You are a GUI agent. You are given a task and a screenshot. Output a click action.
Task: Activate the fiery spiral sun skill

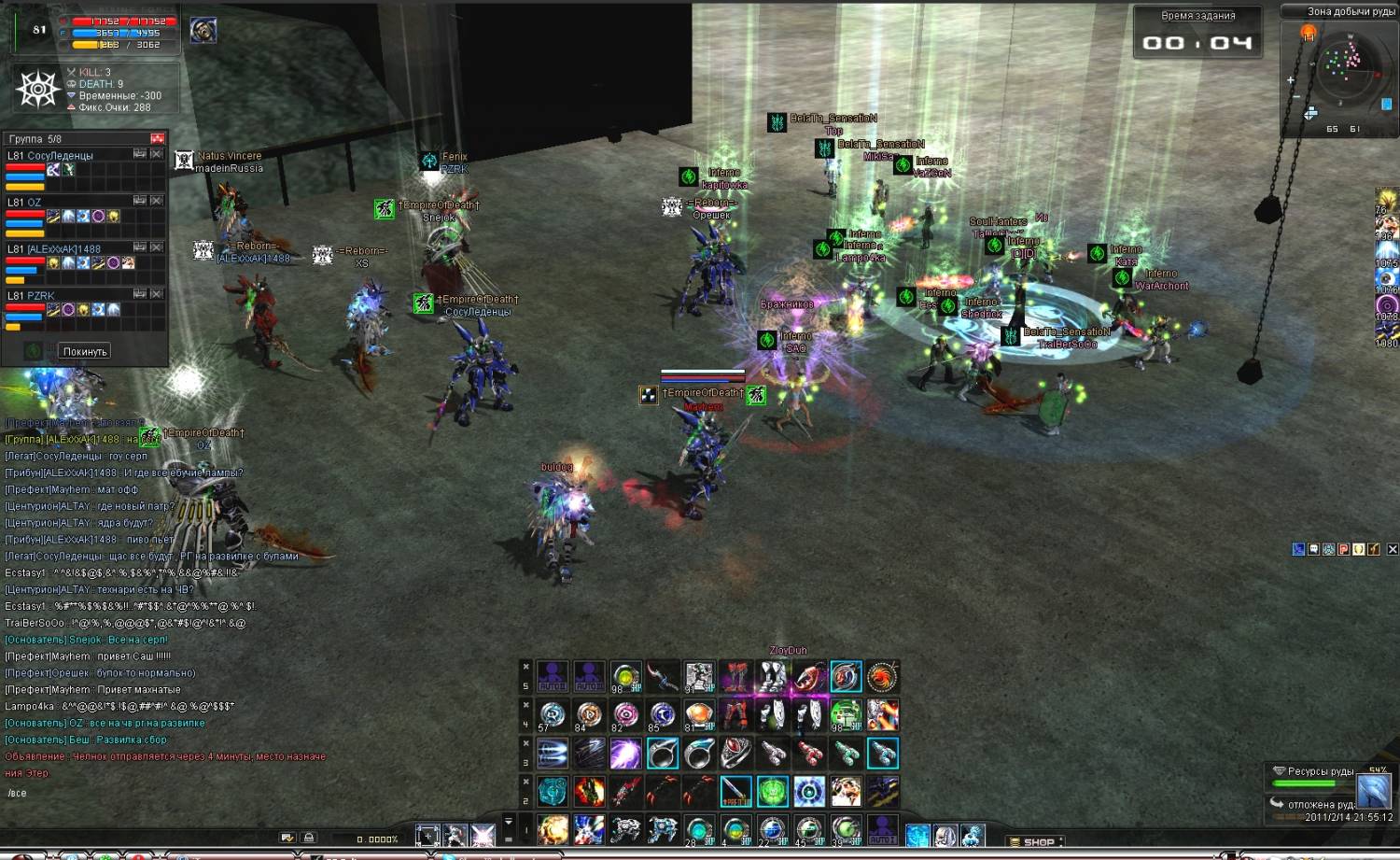pos(882,676)
